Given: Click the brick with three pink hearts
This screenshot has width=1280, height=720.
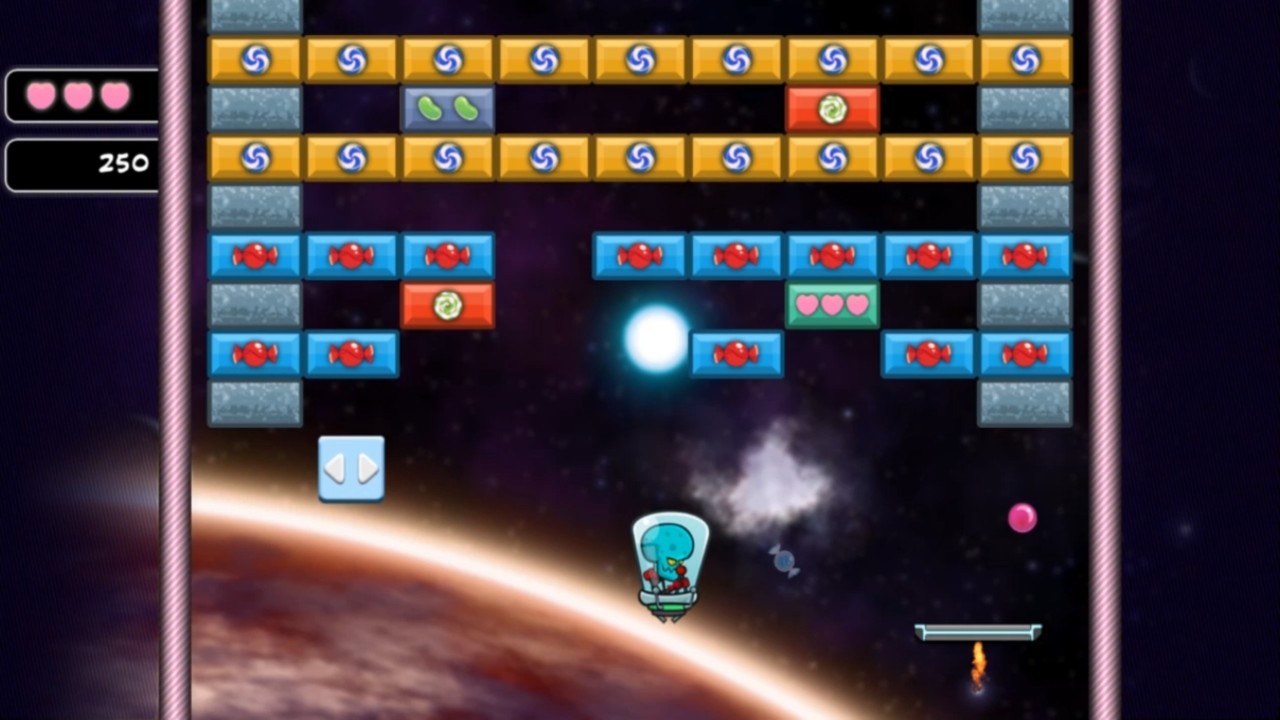Looking at the screenshot, I should (x=833, y=305).
